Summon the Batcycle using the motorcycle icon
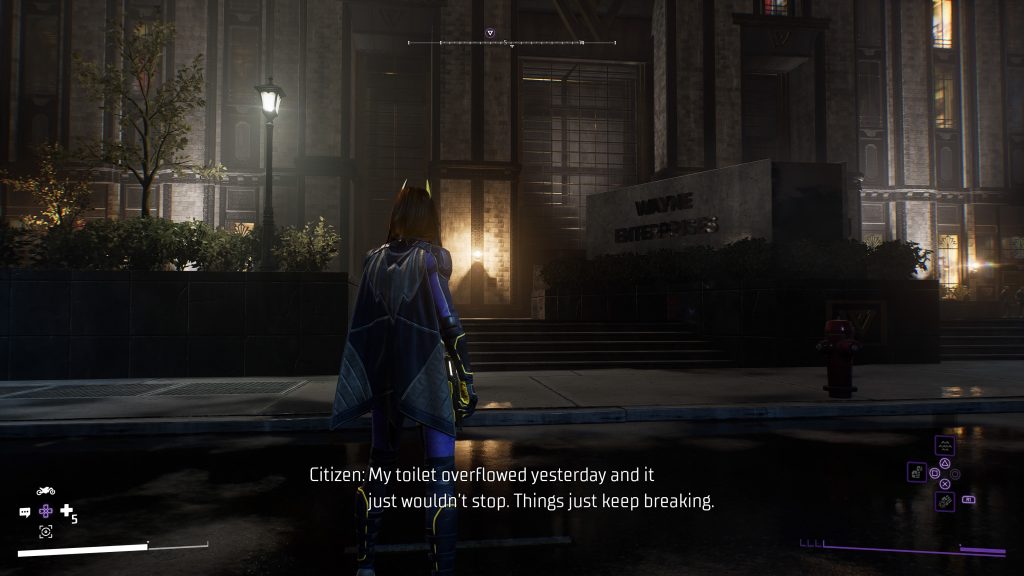Image resolution: width=1024 pixels, height=576 pixels. click(x=45, y=490)
